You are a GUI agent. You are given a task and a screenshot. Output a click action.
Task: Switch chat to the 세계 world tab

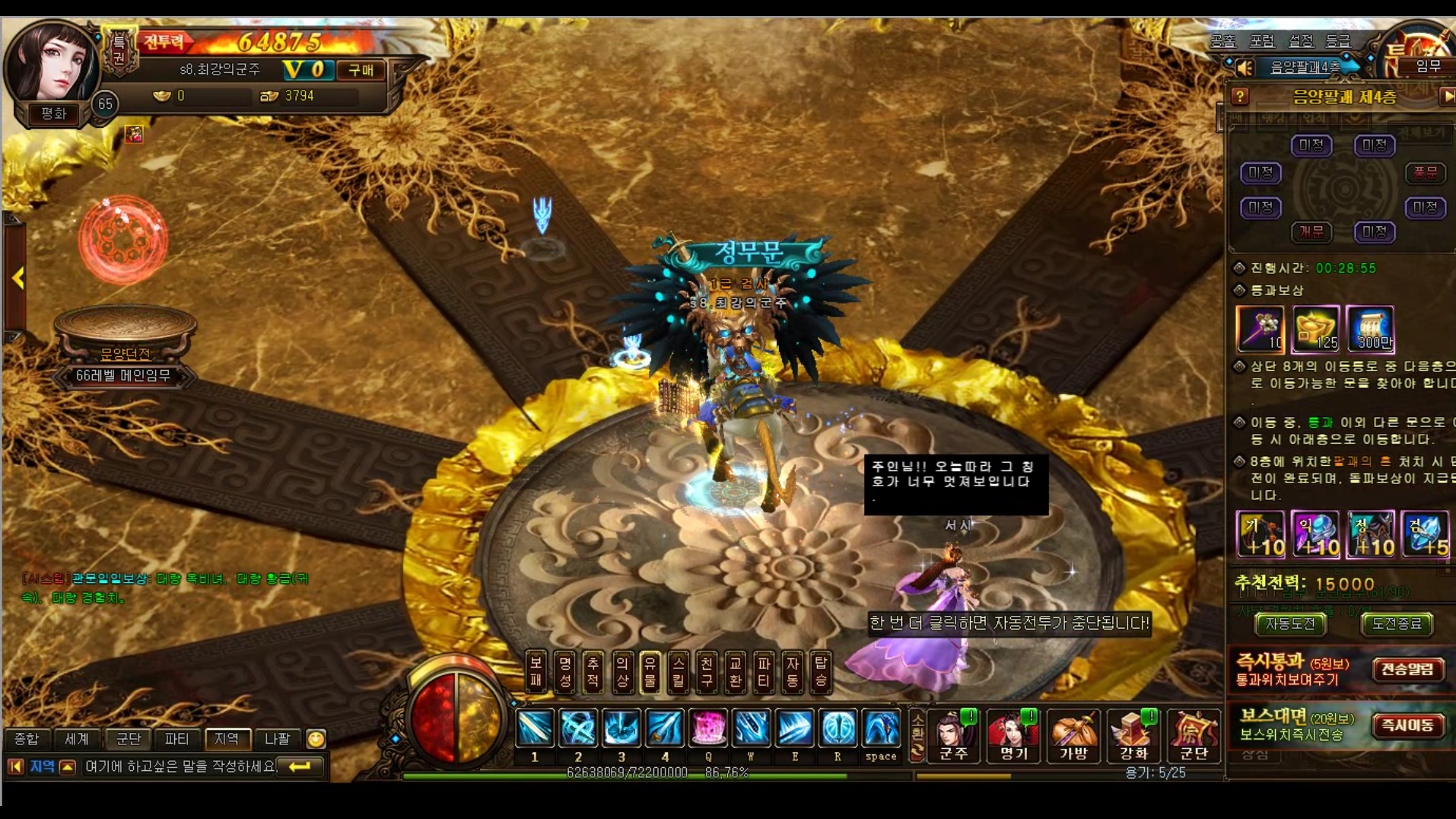[77, 738]
